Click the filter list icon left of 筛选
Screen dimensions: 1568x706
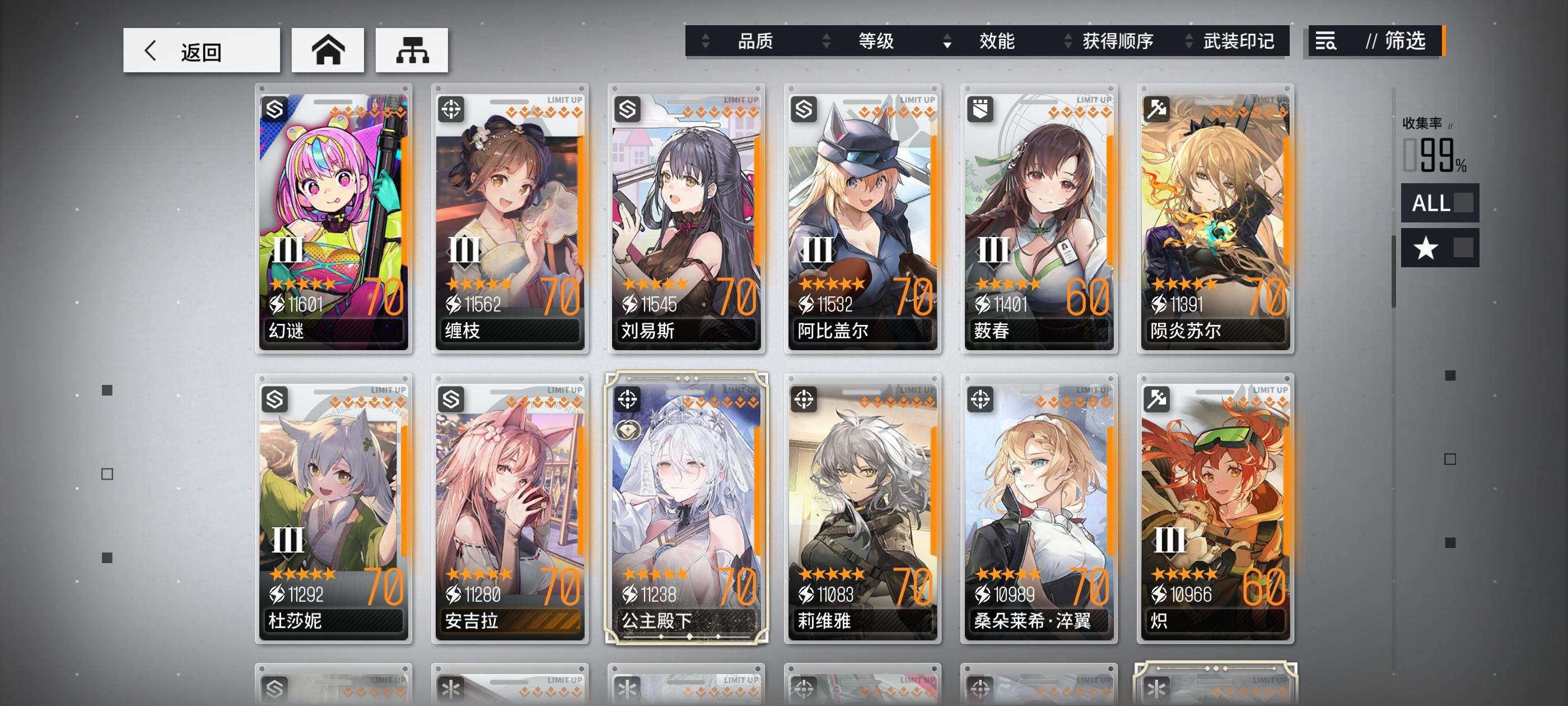[x=1326, y=42]
